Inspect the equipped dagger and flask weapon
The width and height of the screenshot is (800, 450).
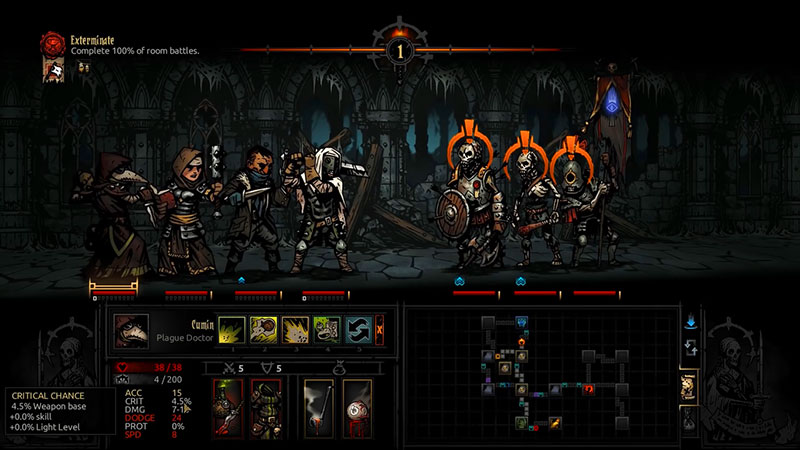[x=227, y=407]
